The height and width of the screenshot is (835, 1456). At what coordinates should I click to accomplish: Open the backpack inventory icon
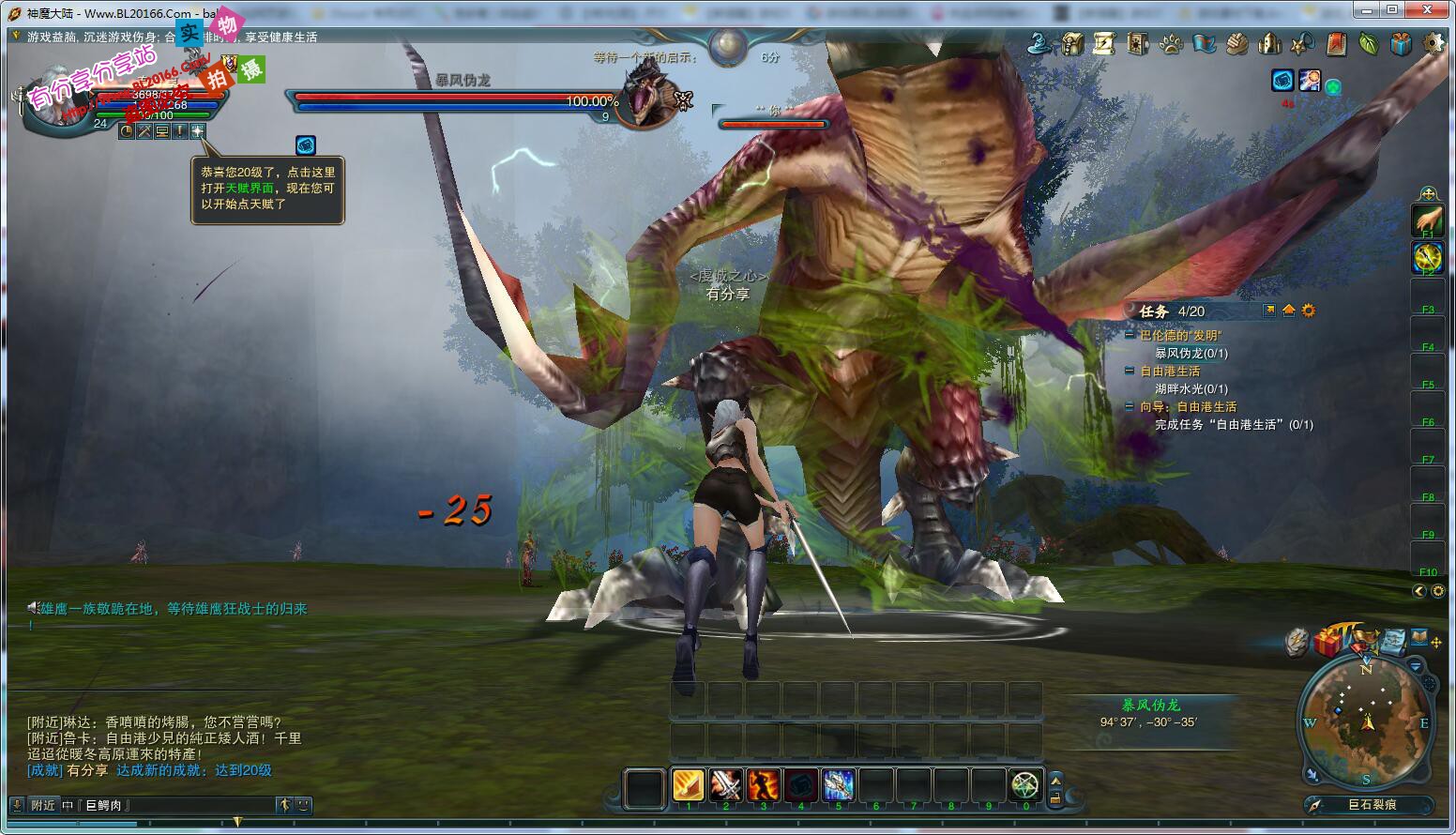point(1072,43)
